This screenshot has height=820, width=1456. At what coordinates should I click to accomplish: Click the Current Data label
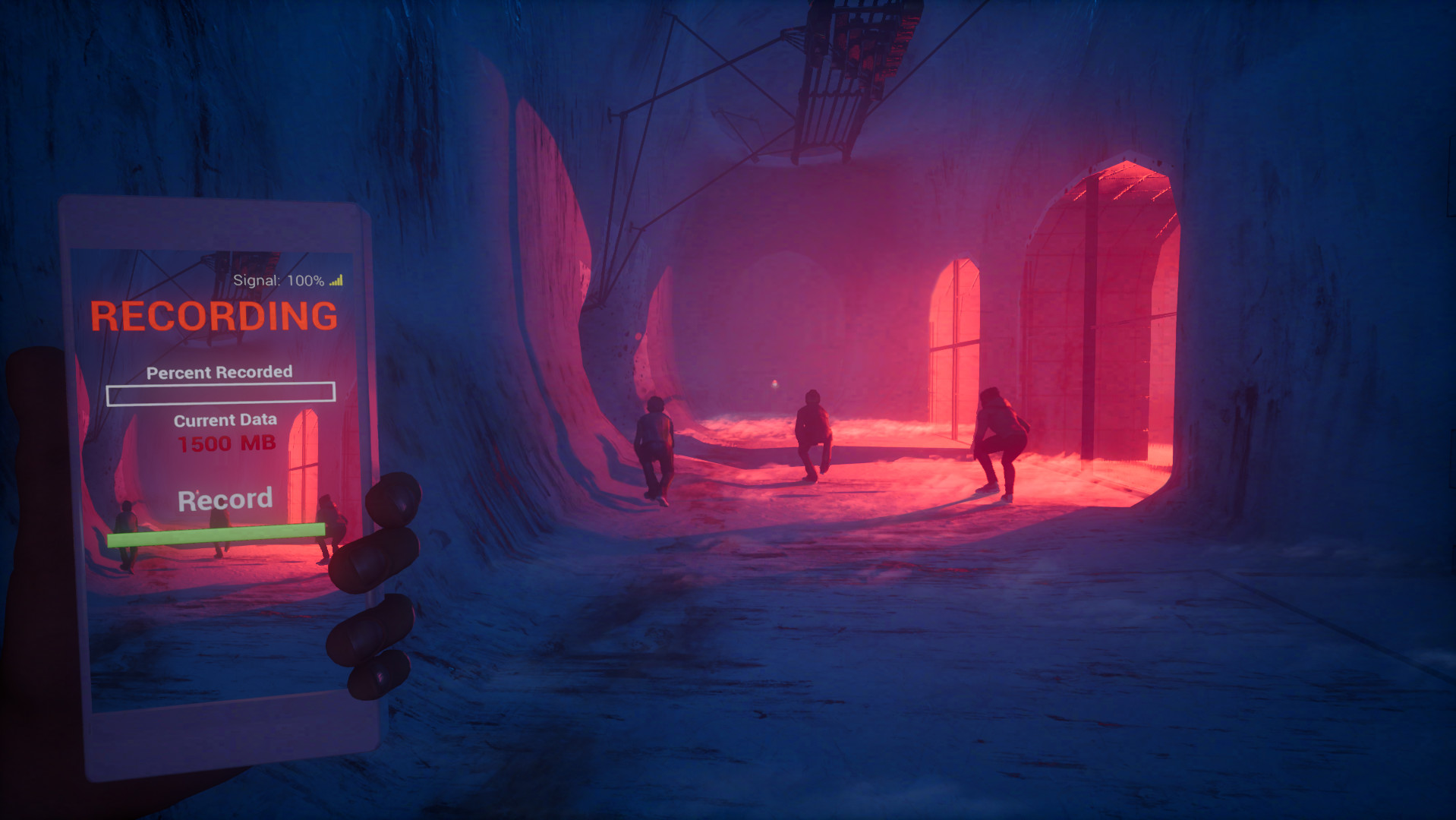(x=225, y=421)
